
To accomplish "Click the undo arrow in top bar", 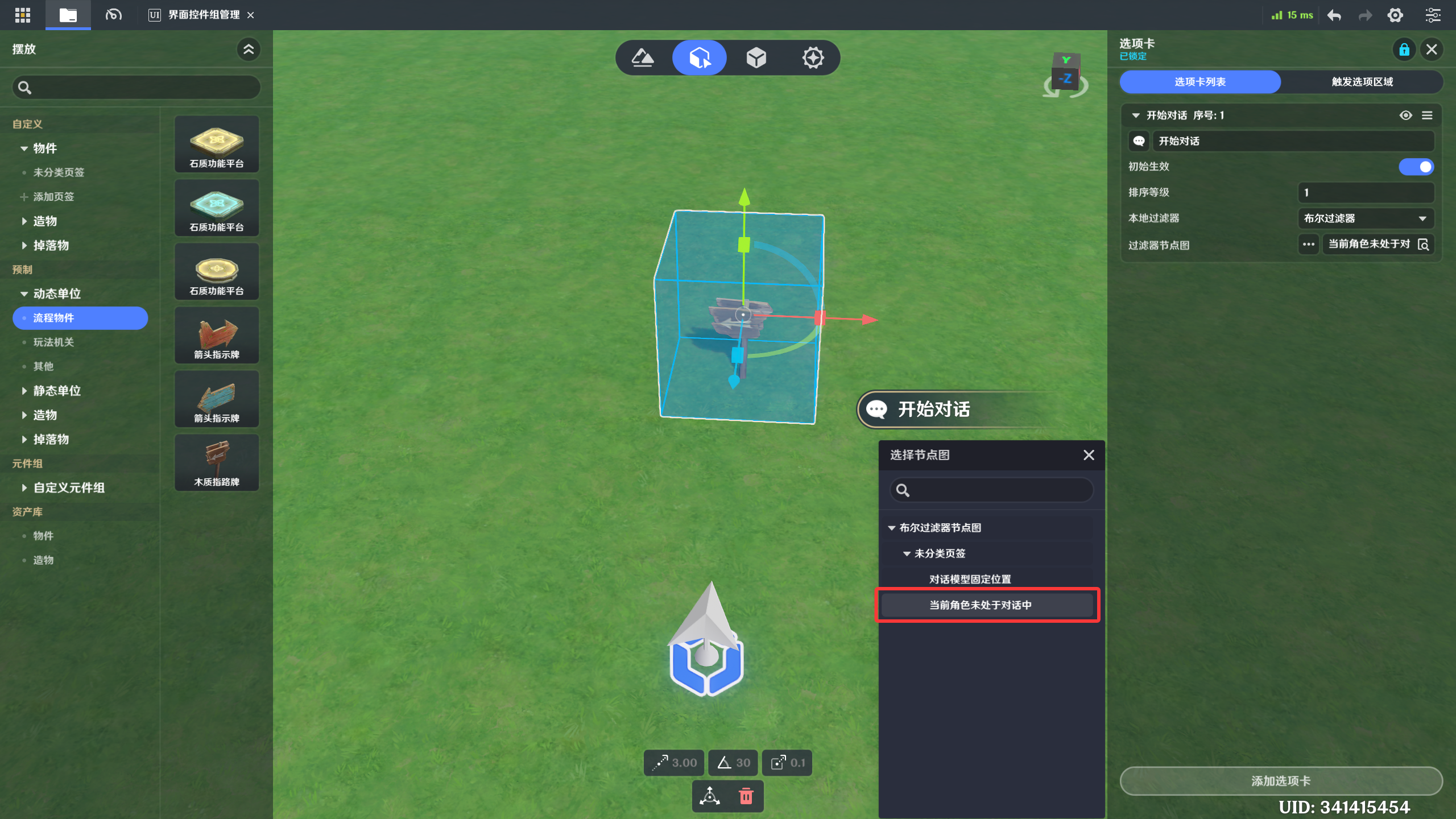I will pyautogui.click(x=1334, y=15).
